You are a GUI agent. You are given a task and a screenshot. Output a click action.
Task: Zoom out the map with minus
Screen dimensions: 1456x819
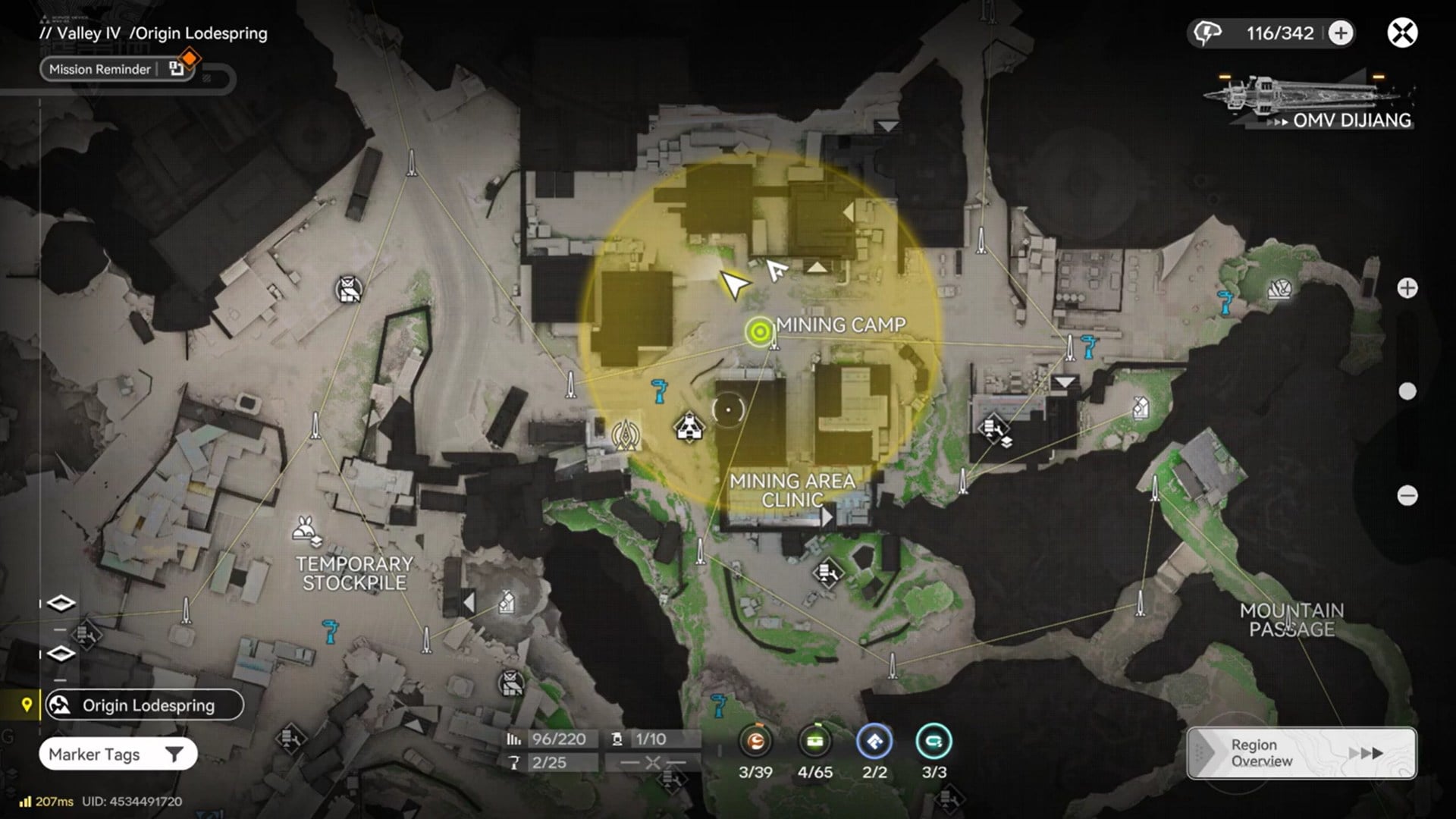coord(1407,496)
